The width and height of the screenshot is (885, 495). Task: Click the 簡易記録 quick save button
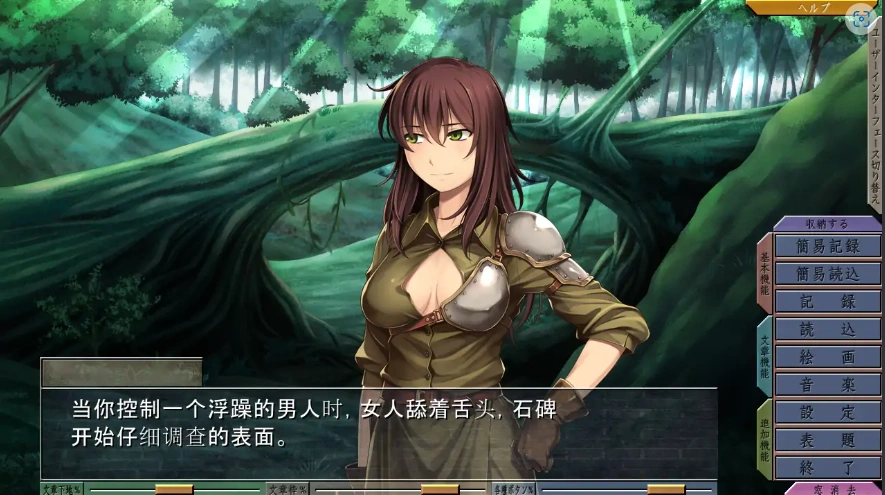[x=827, y=246]
